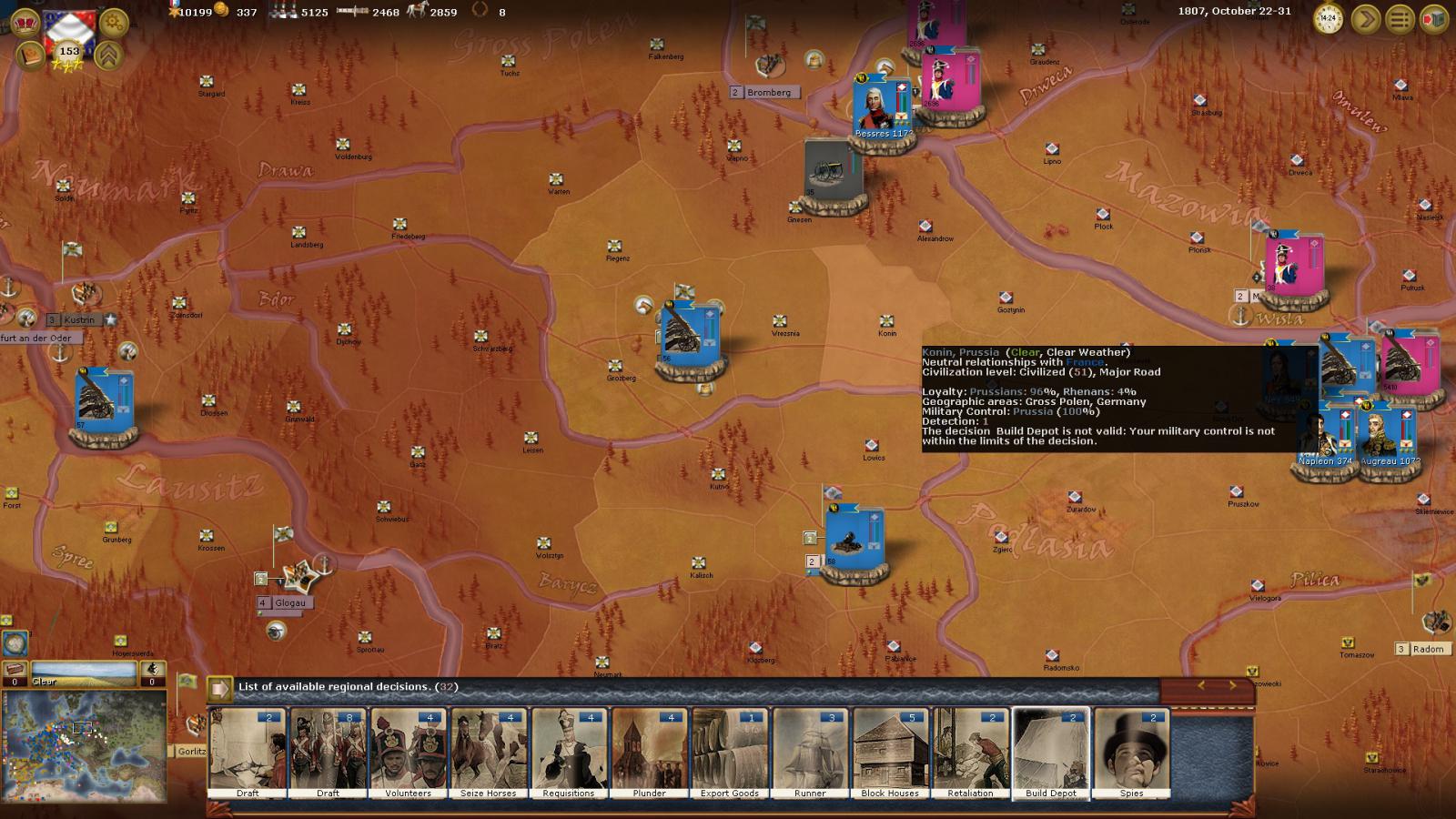Click the Europe minimap

[x=84, y=744]
